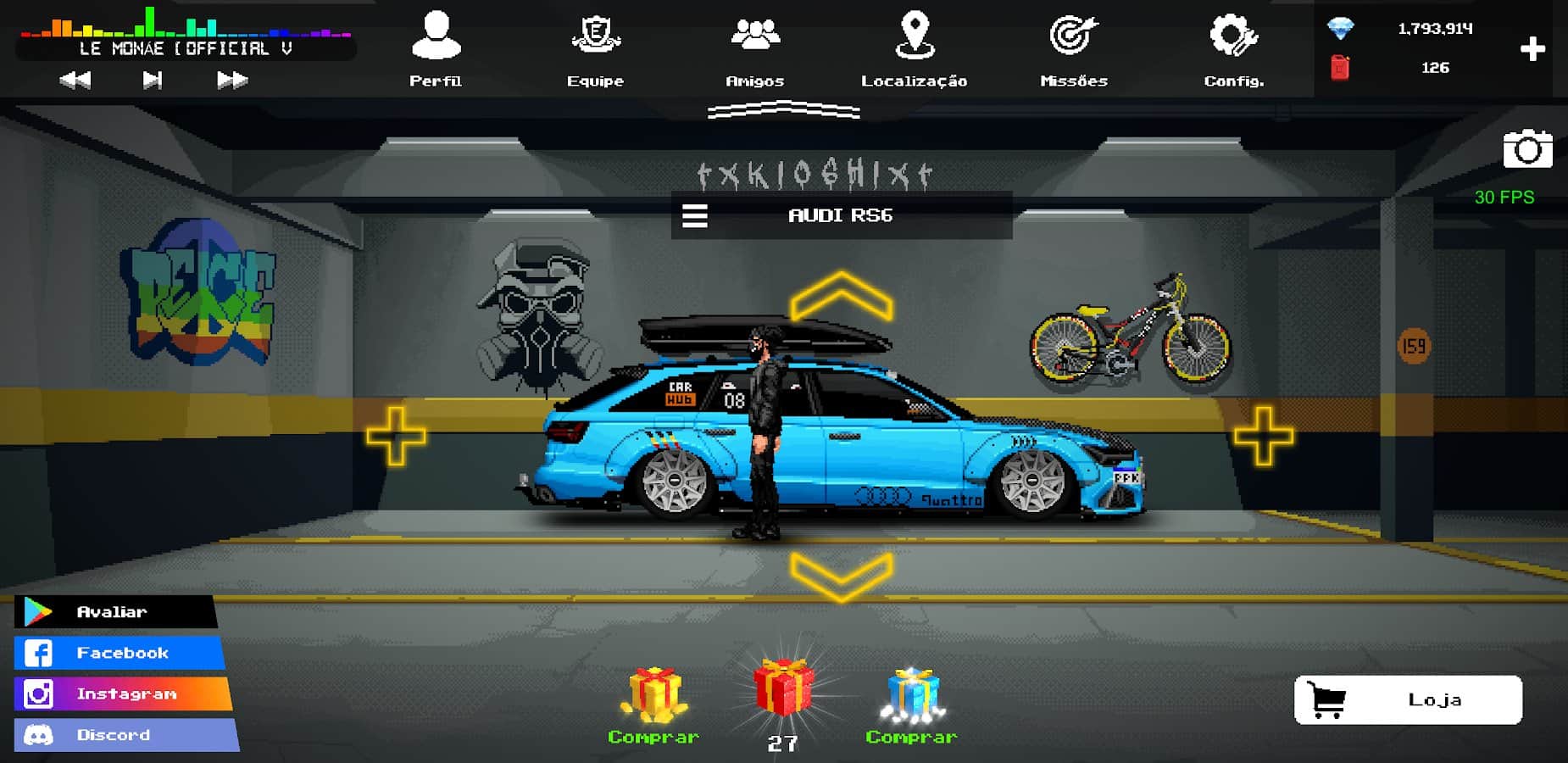The image size is (1568, 763).
Task: View the Missões missions
Action: [1074, 47]
